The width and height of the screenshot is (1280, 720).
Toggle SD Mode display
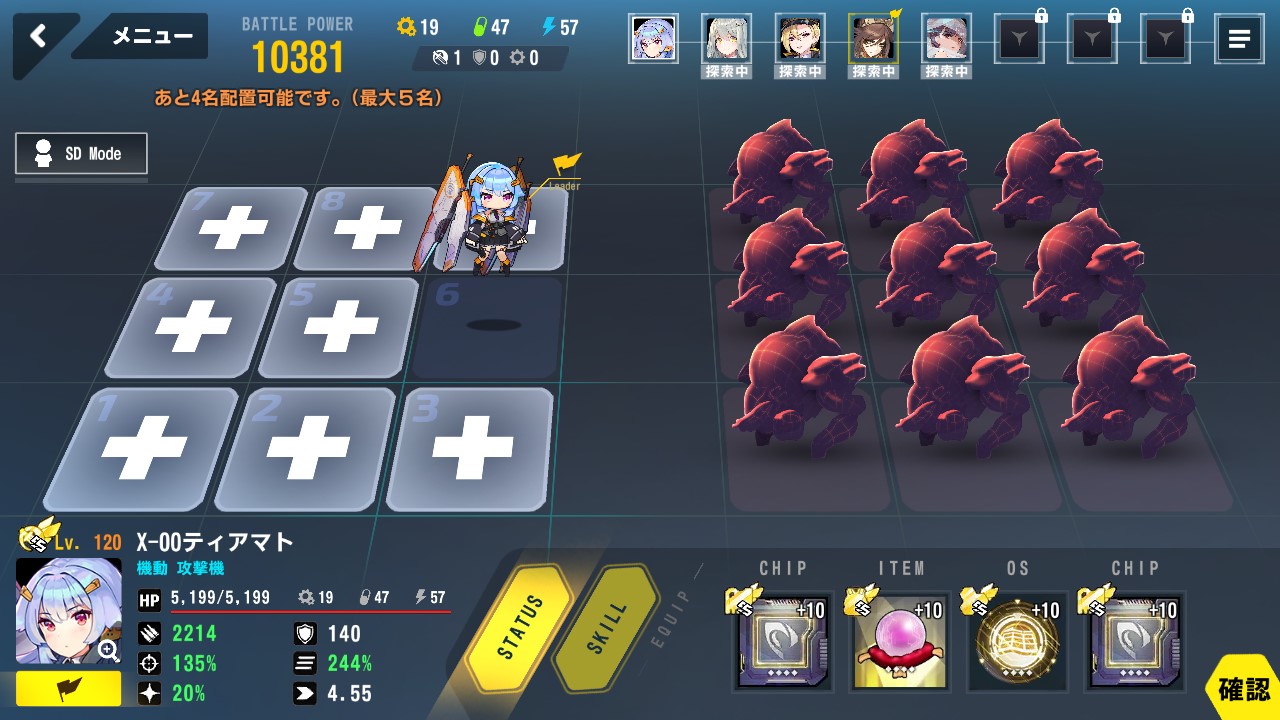(x=81, y=154)
